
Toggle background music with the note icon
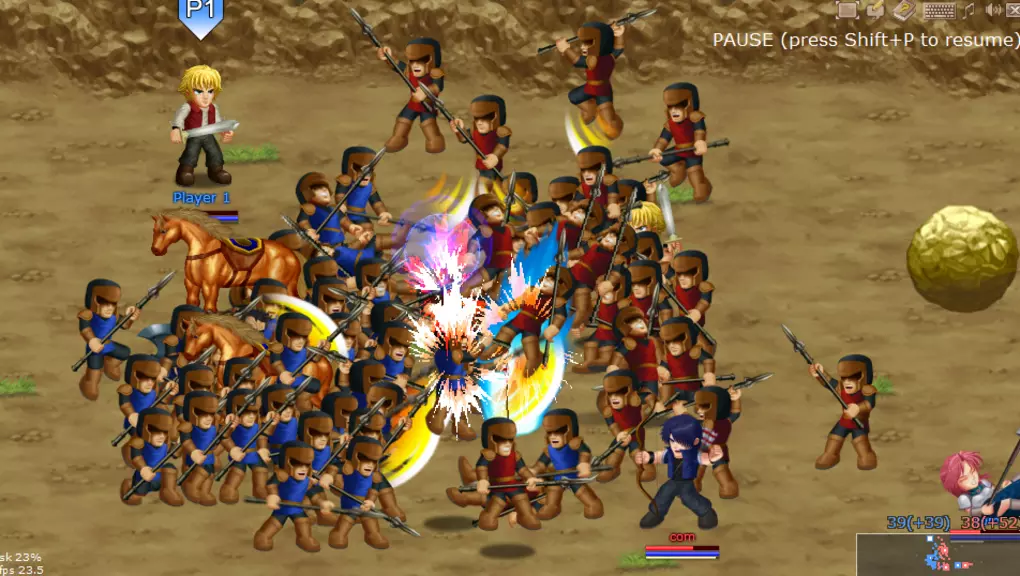click(968, 11)
